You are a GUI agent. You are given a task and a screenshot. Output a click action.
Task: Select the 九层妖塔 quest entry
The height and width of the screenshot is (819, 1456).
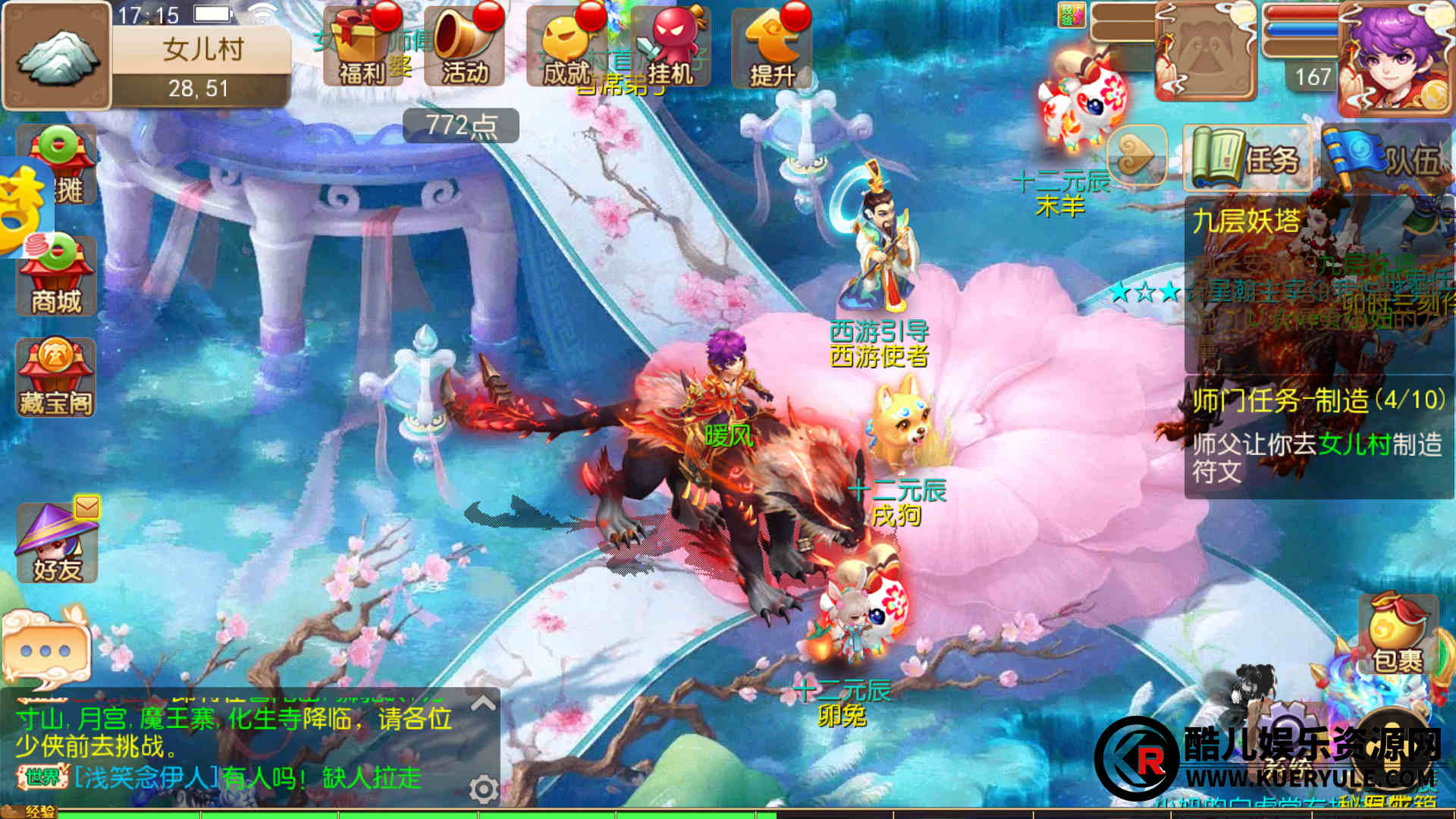tap(1318, 281)
